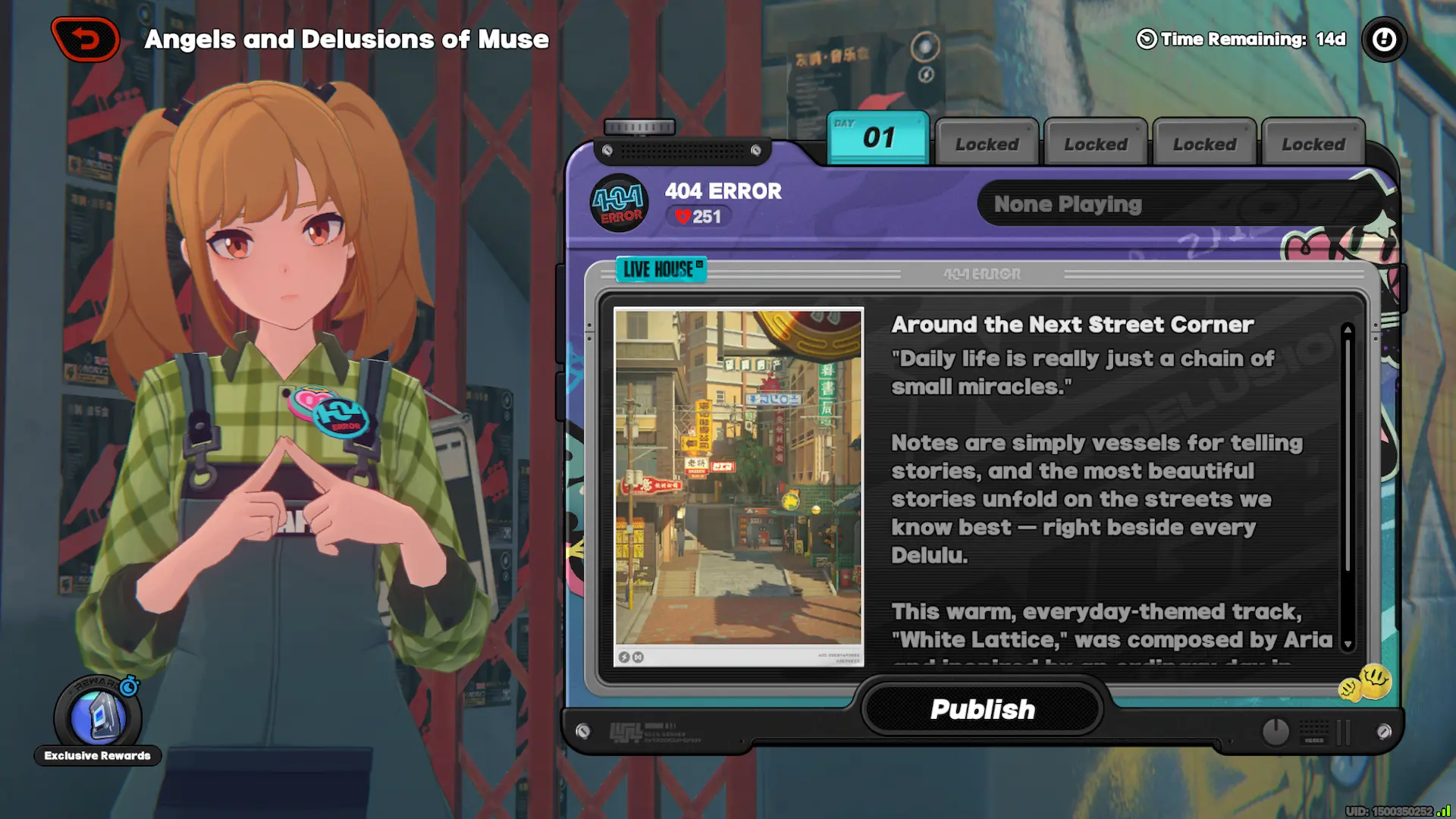The image size is (1456, 819).
Task: Expand the rightmost Locked tab
Action: pyautogui.click(x=1312, y=143)
